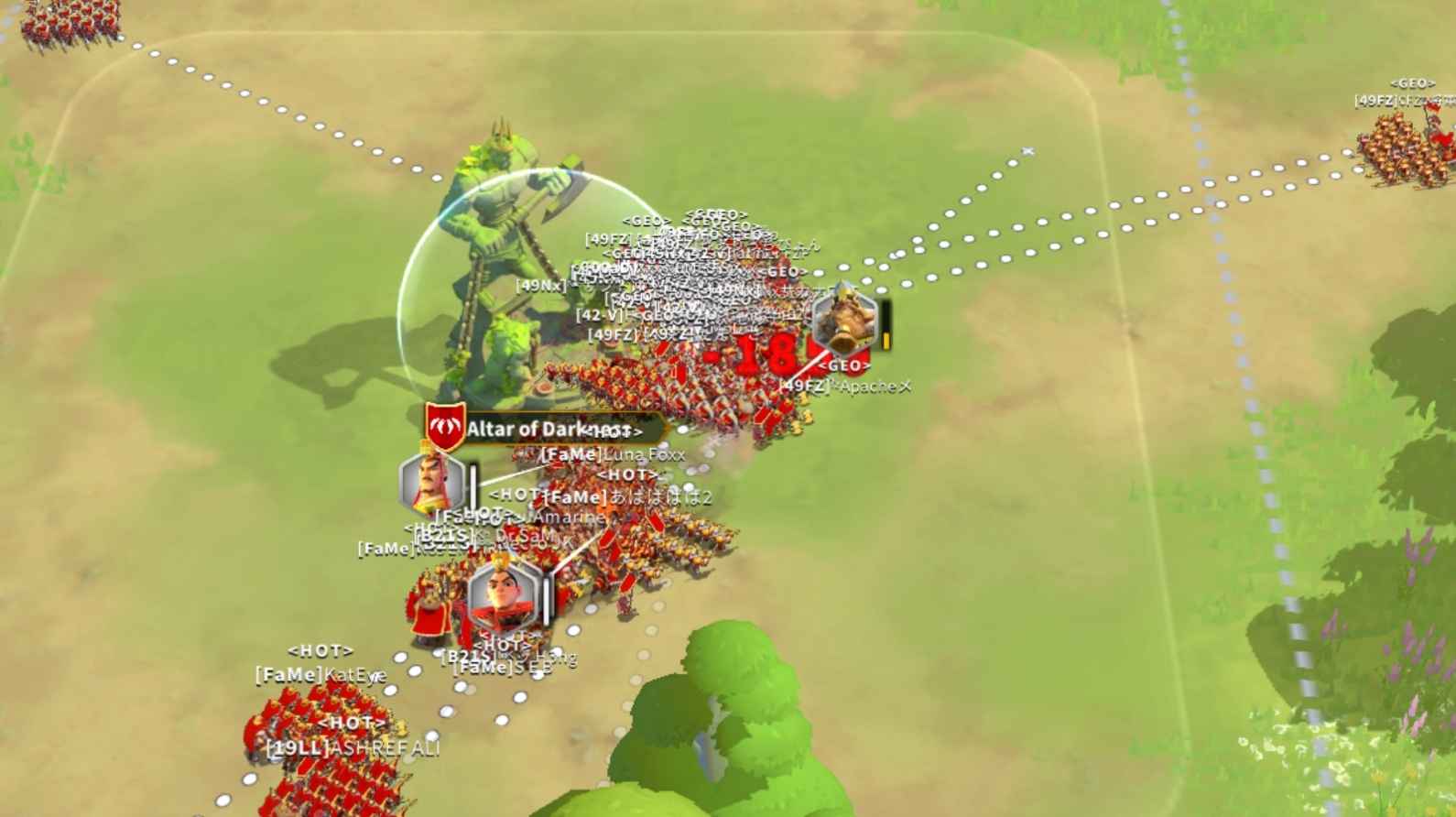Viewport: 1456px width, 817px height.
Task: Click the [FaMe]KatEye label
Action: [321, 673]
